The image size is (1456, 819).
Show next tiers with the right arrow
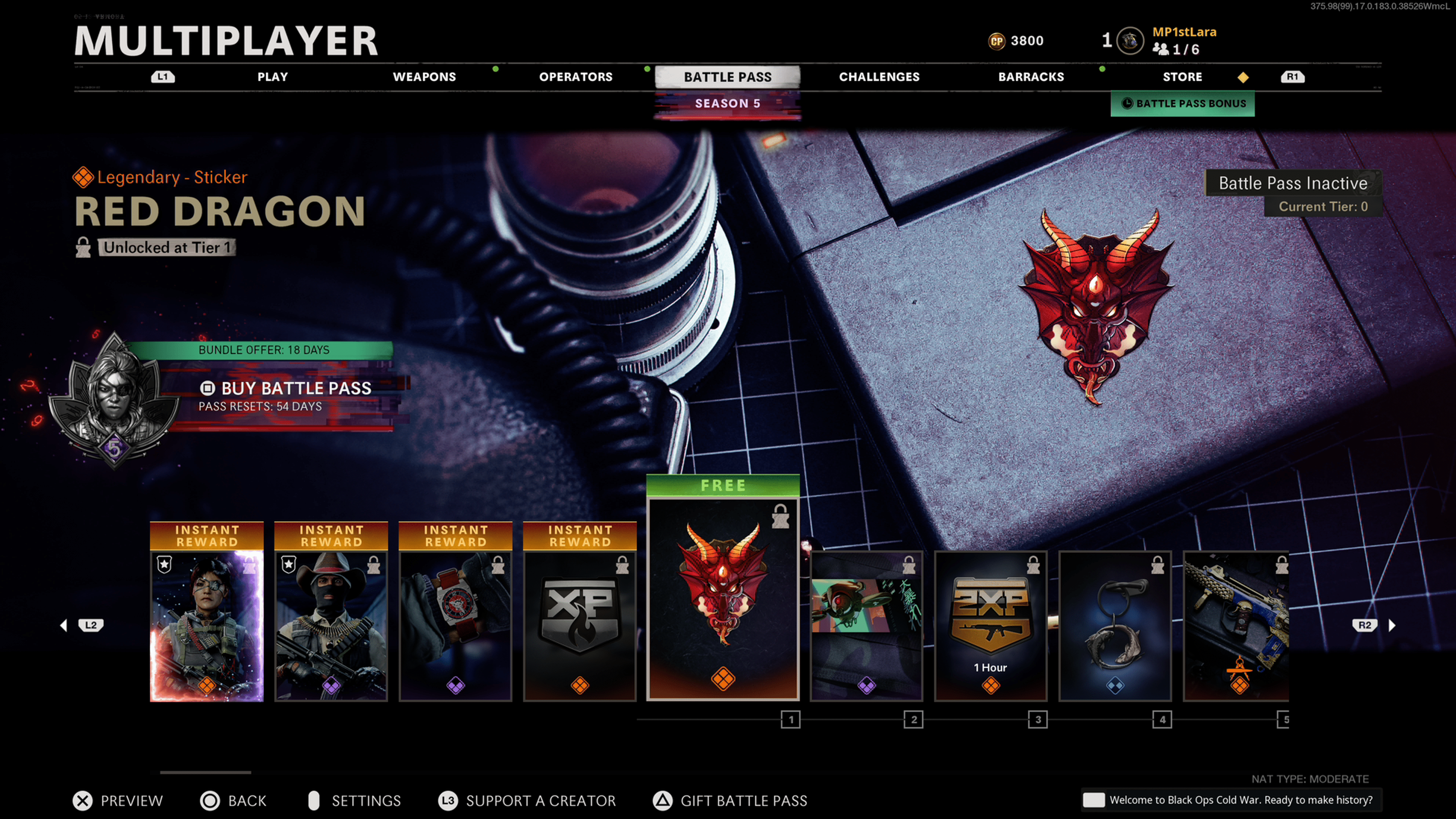(x=1392, y=625)
